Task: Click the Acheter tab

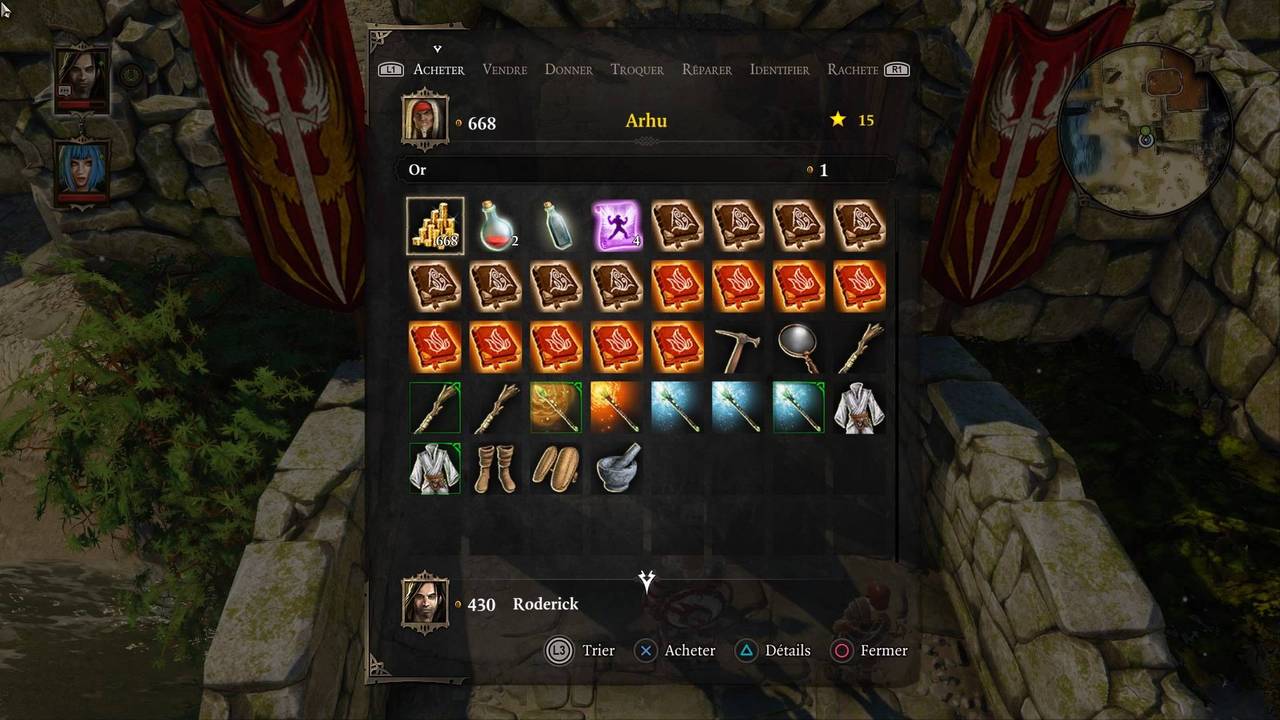Action: click(x=439, y=69)
